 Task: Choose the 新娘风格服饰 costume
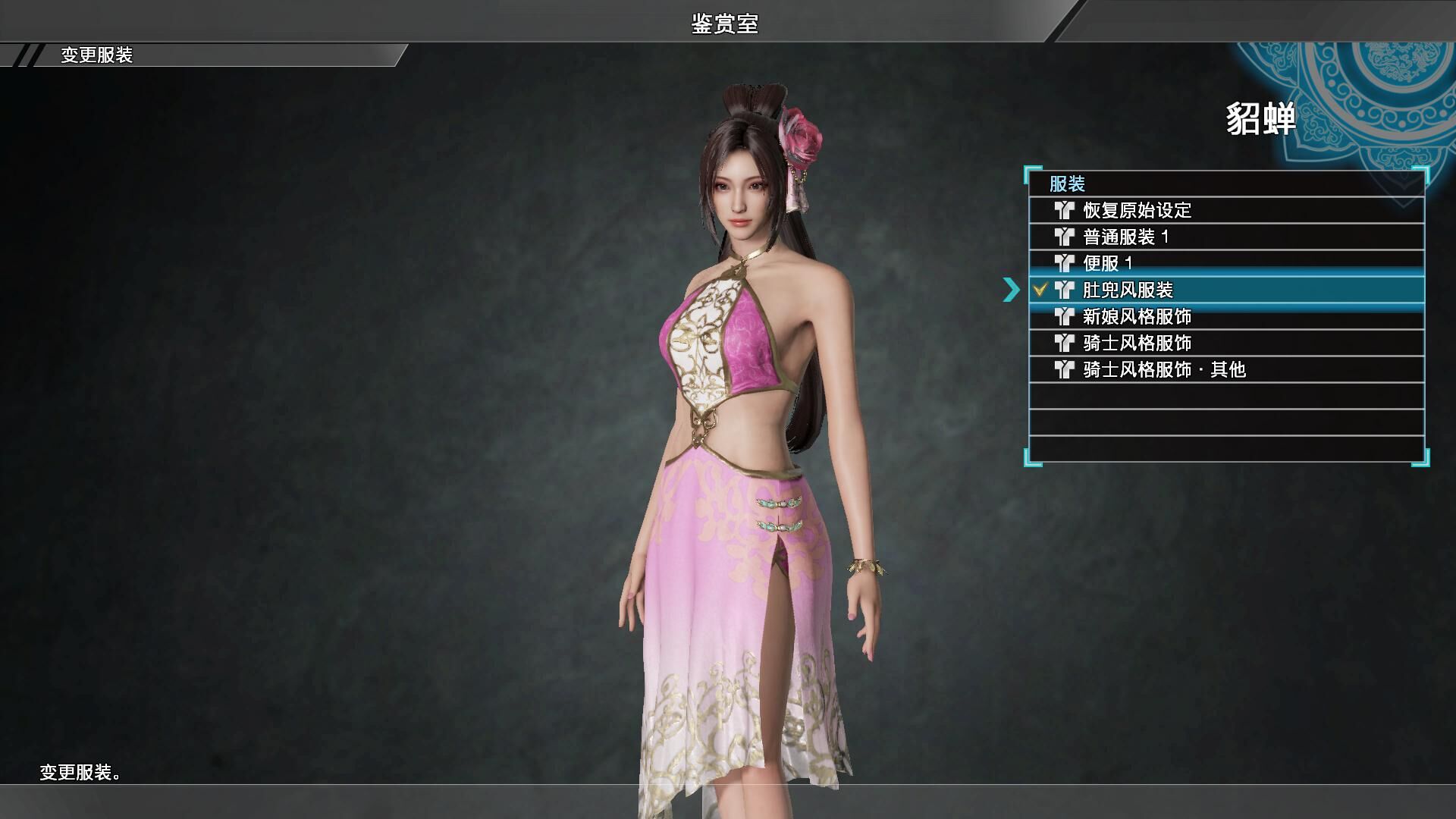click(x=1137, y=316)
